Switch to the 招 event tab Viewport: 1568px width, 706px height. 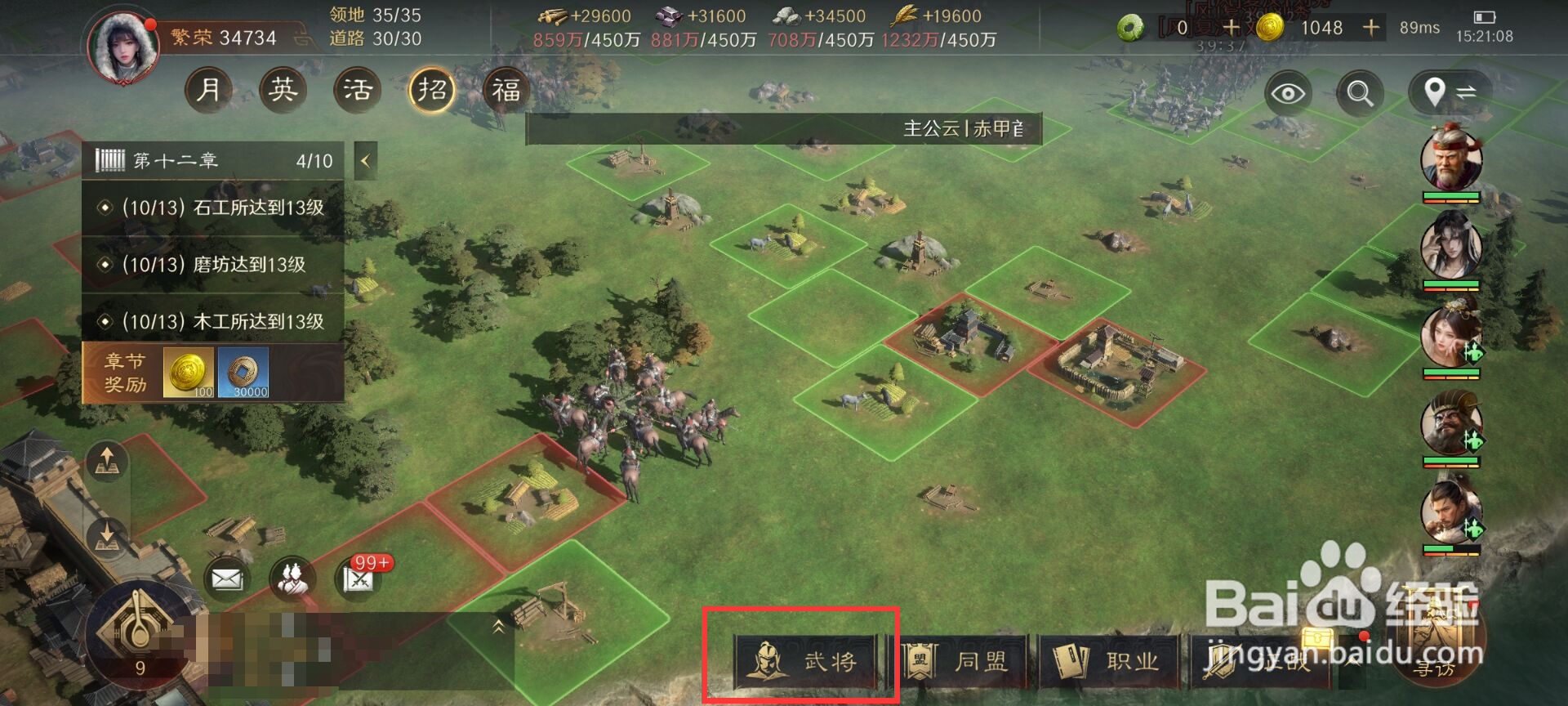pos(431,90)
